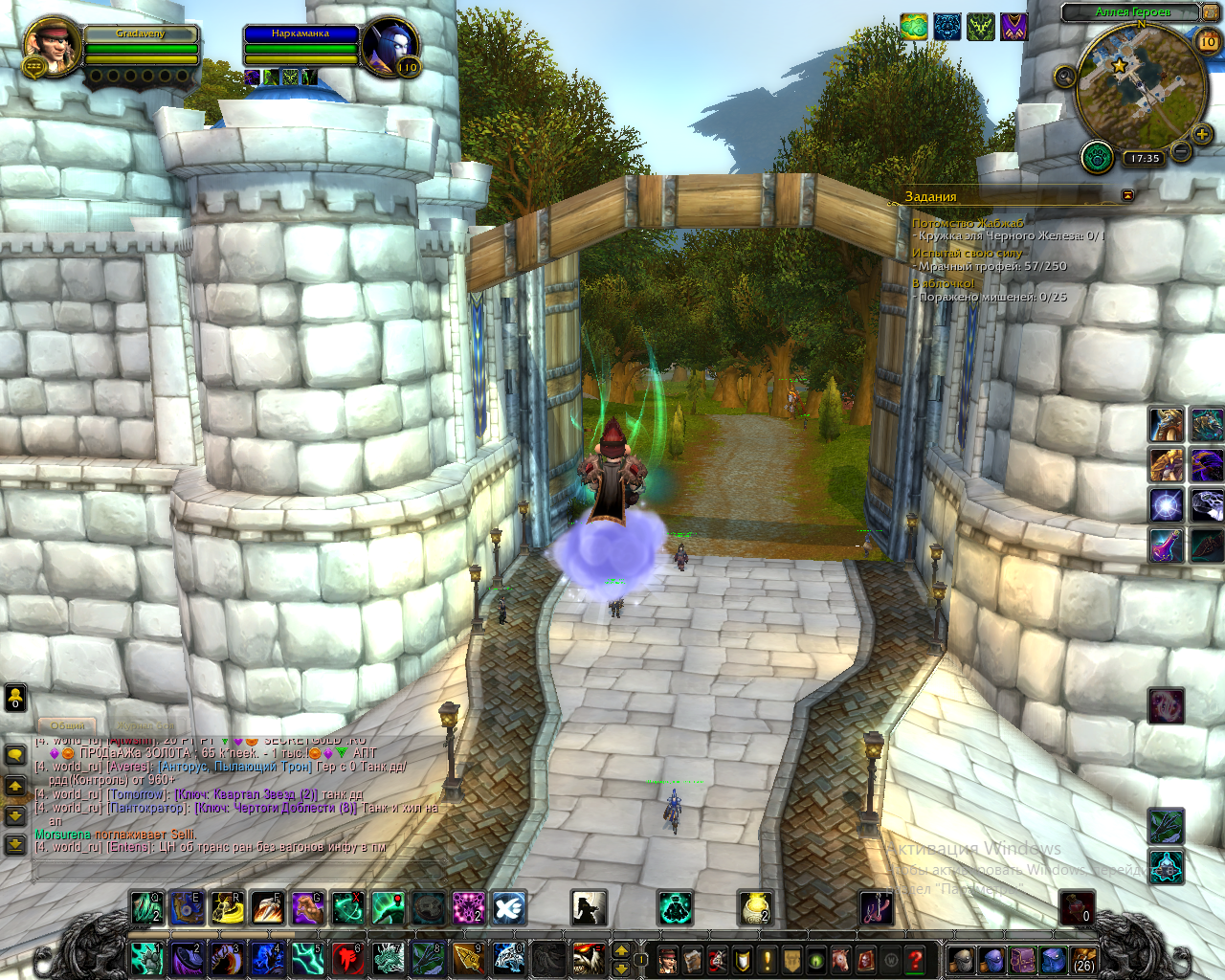Open the red question mark help button
The width and height of the screenshot is (1225, 980).
pyautogui.click(x=915, y=959)
